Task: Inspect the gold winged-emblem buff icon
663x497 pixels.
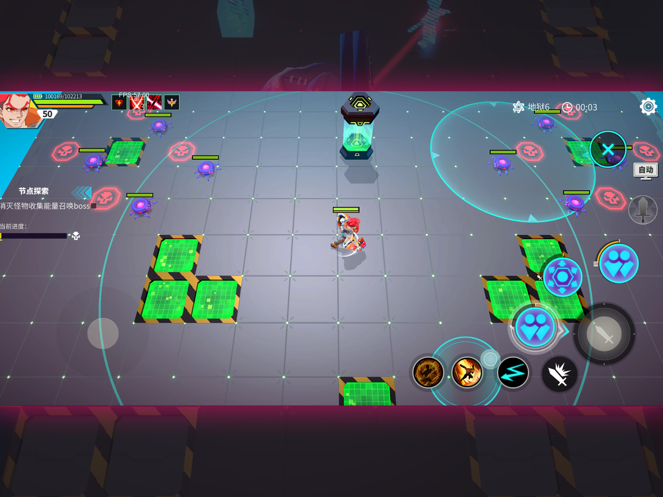Action: coord(172,103)
